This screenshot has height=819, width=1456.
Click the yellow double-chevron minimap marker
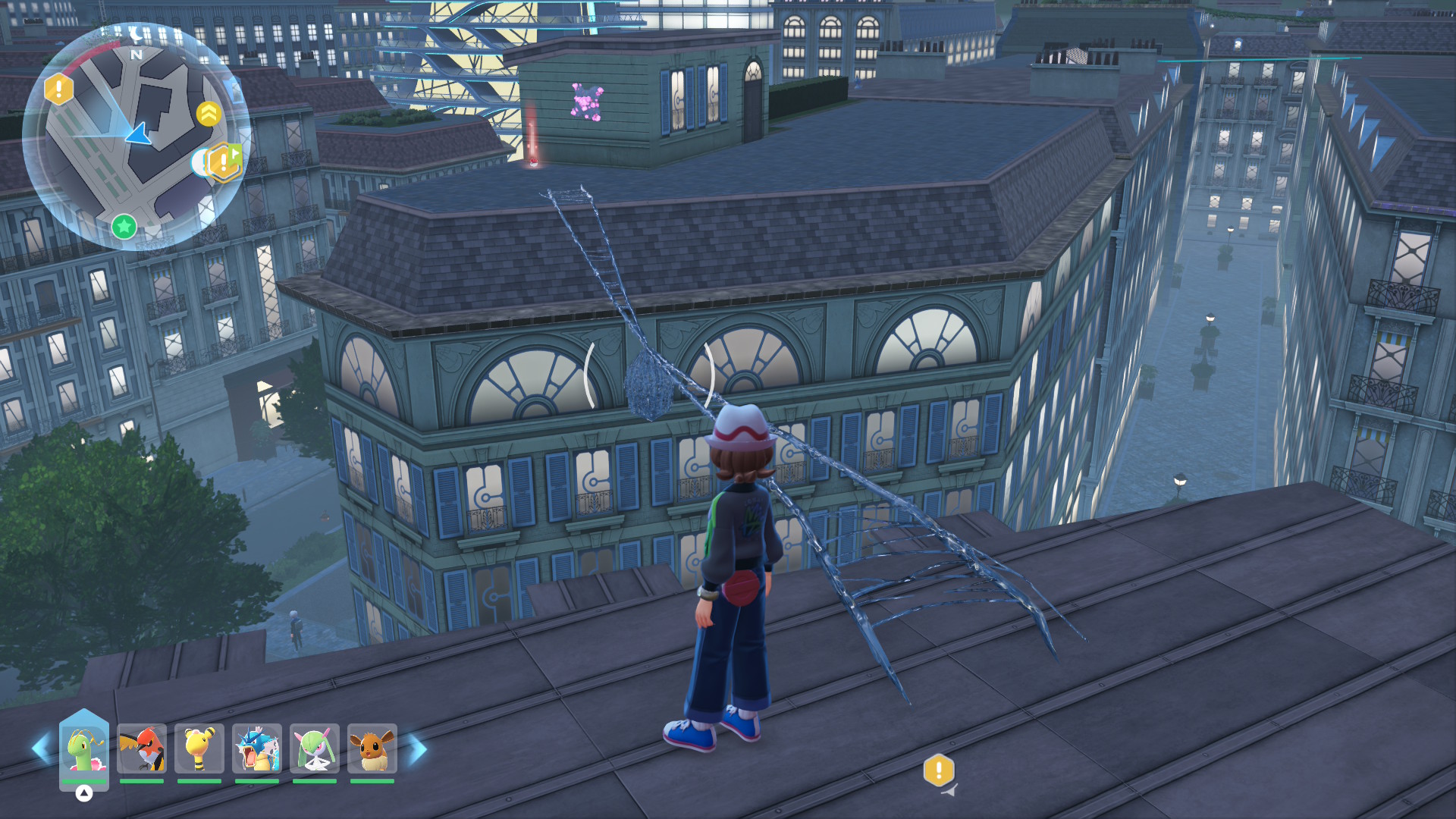[x=209, y=114]
